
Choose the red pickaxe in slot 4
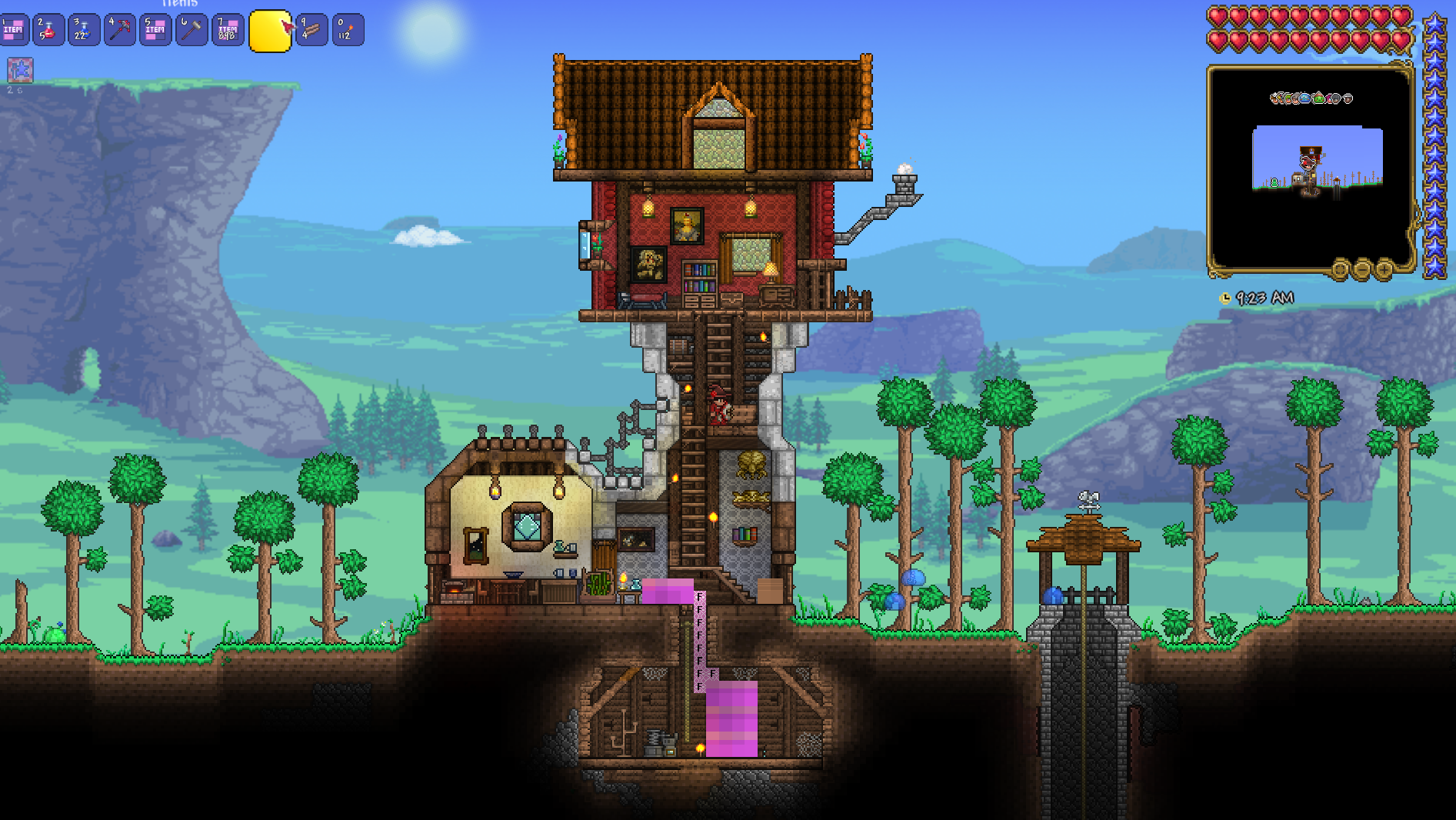(120, 31)
